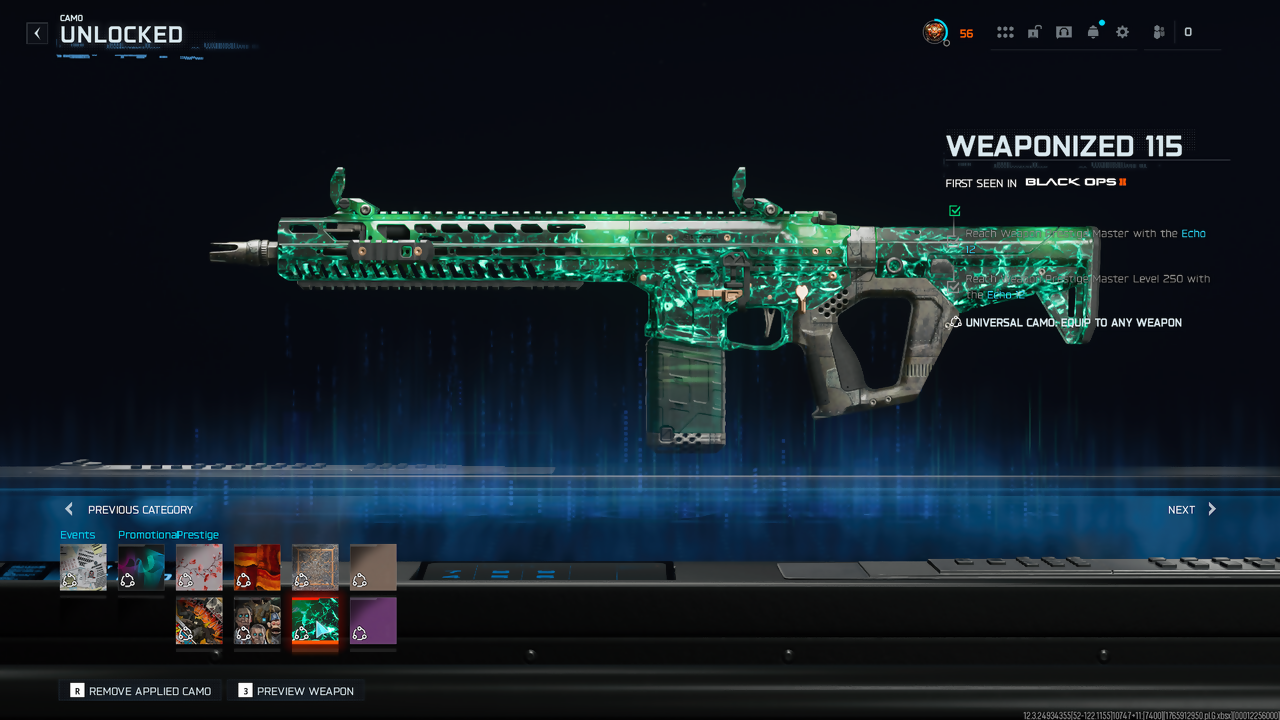Open the friends social menu

(1159, 32)
